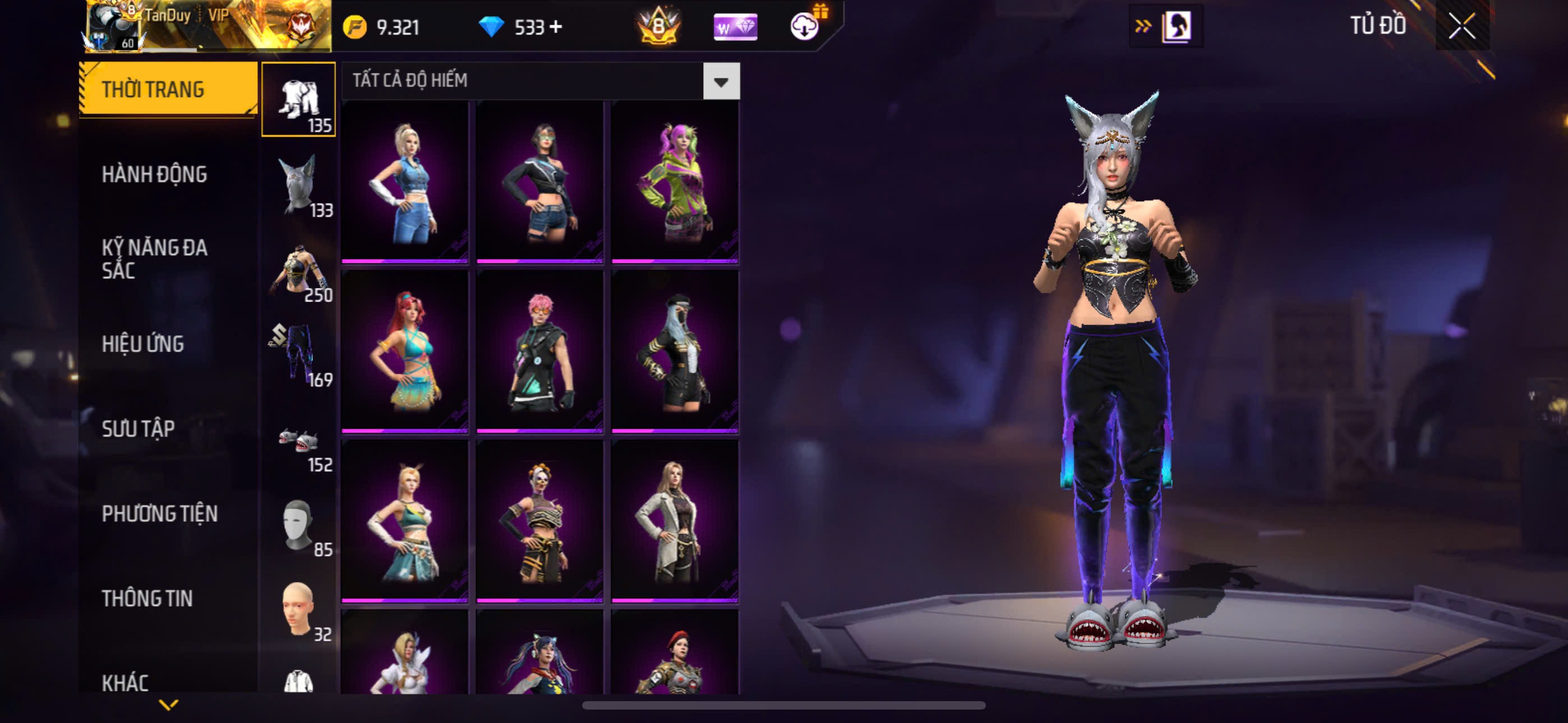Switch to the Thời Trang tab
1568x723 pixels.
tap(167, 90)
